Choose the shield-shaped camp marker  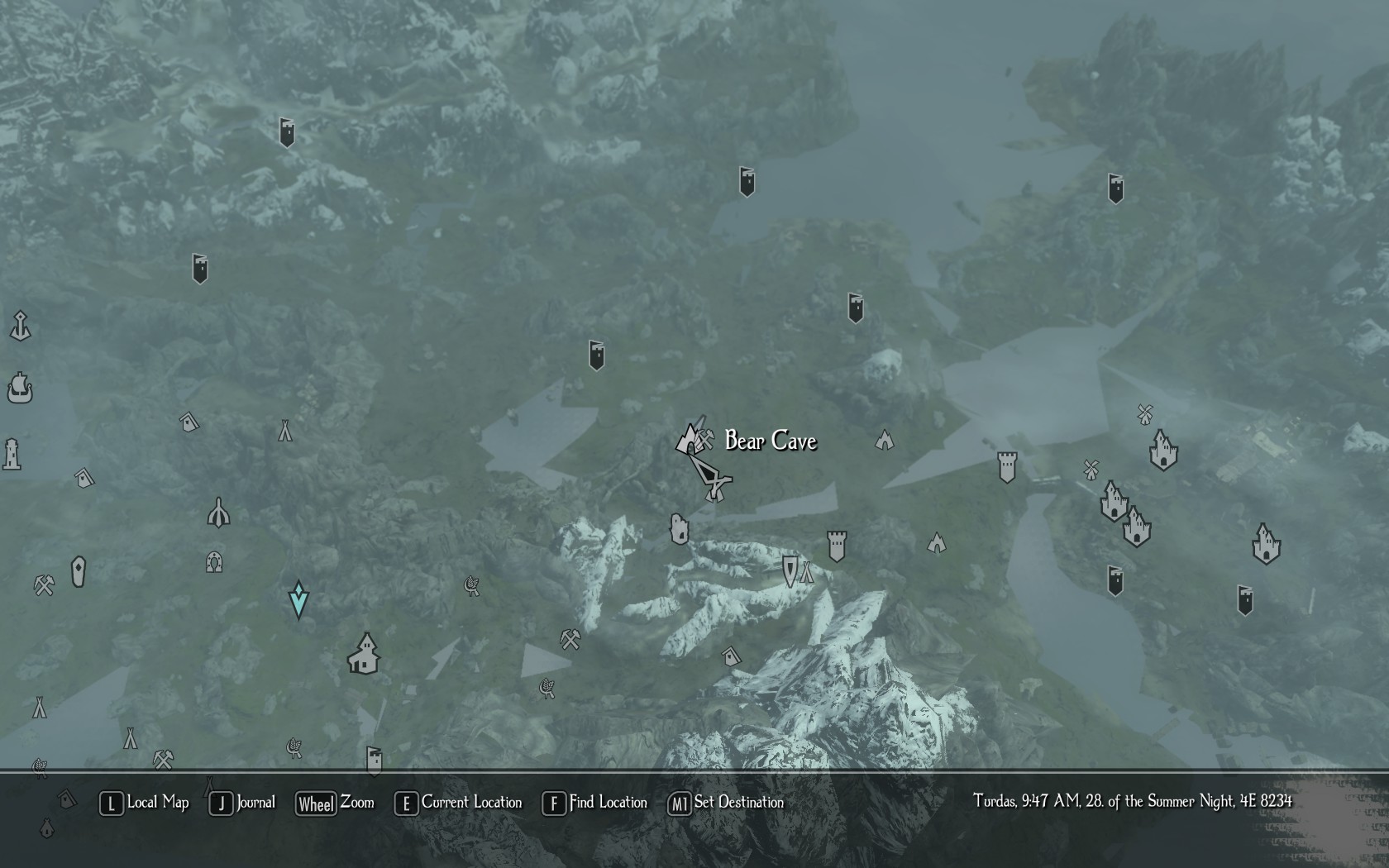790,570
